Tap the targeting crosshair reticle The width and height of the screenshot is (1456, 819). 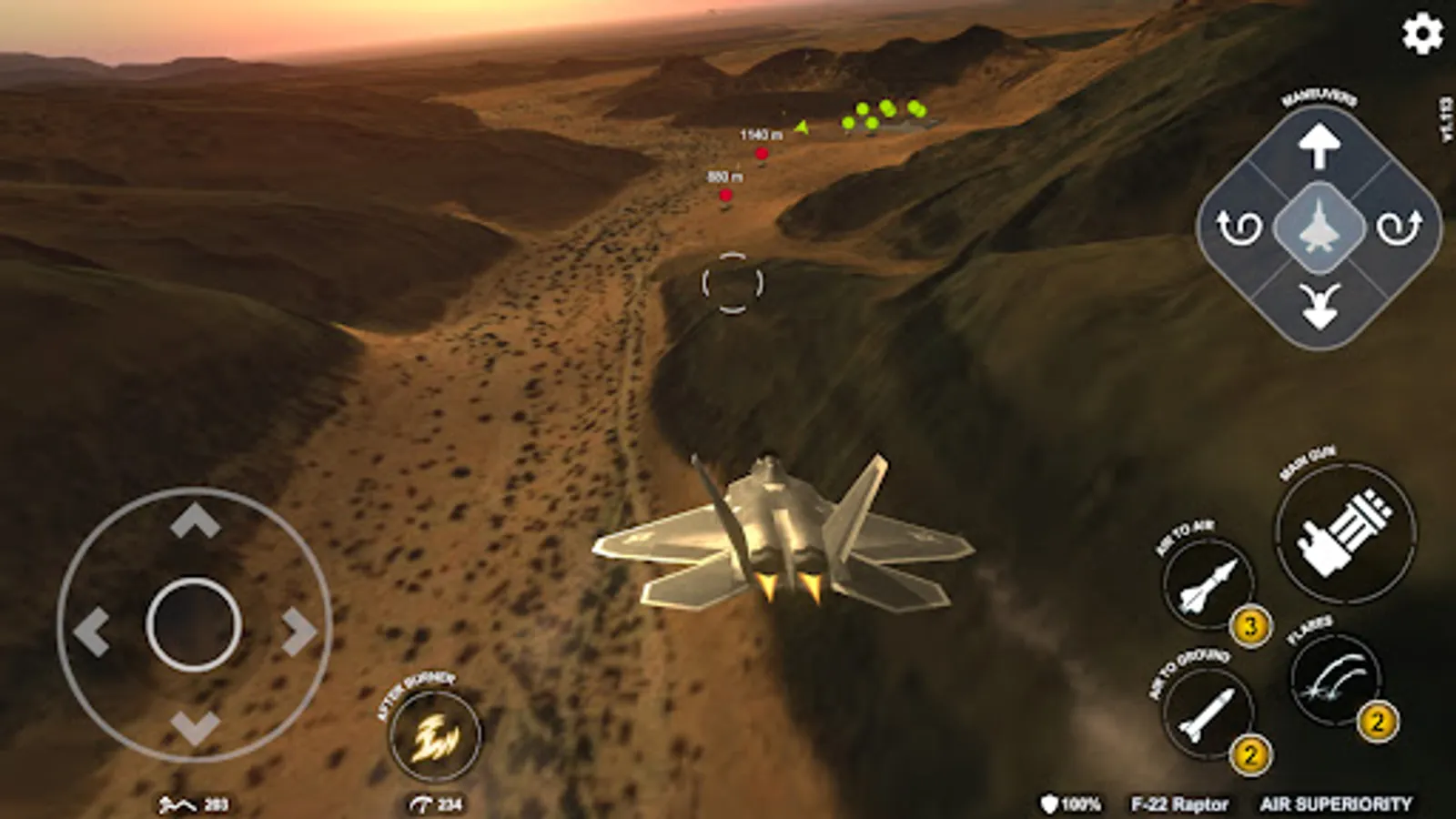[731, 284]
